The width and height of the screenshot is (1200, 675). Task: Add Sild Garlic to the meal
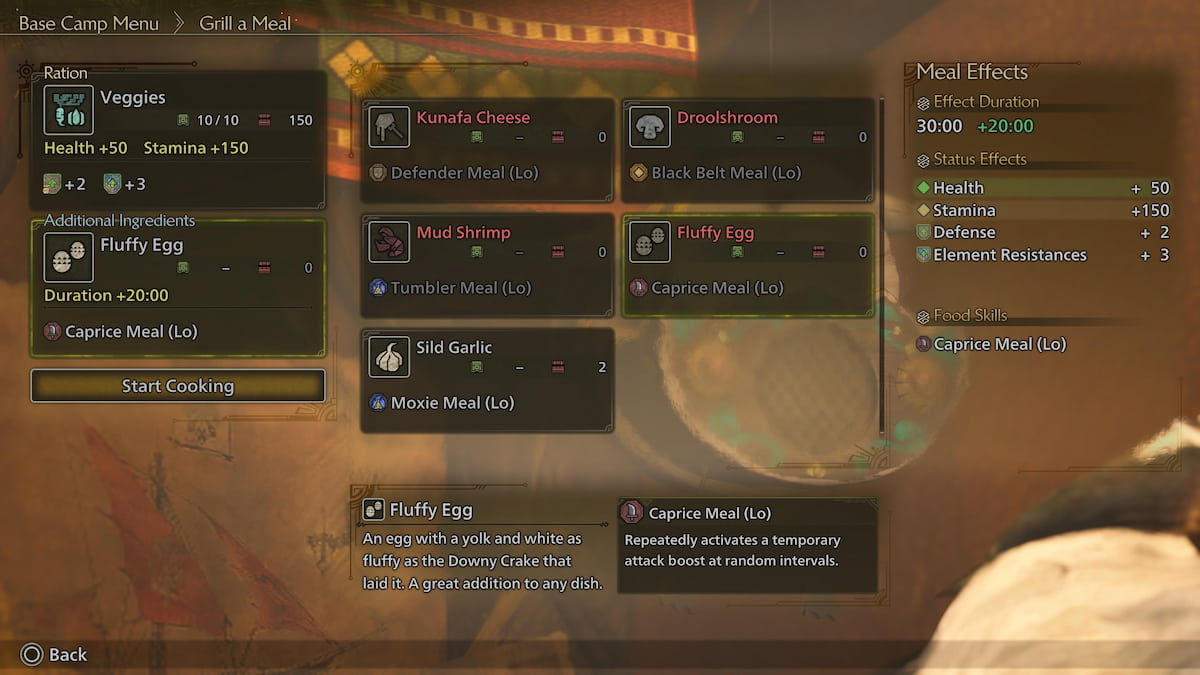coord(487,380)
